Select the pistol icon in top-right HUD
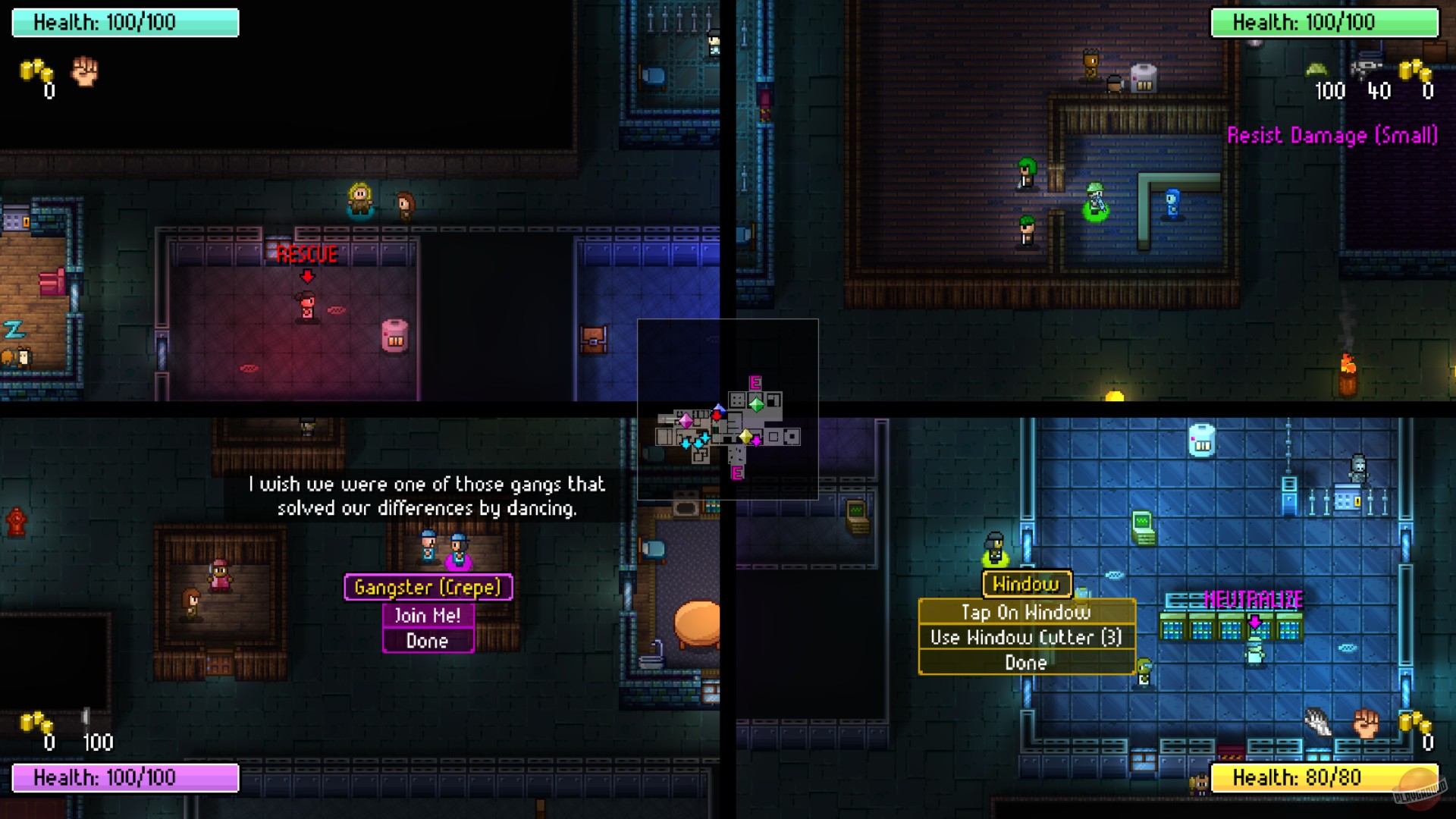 coord(1367,69)
